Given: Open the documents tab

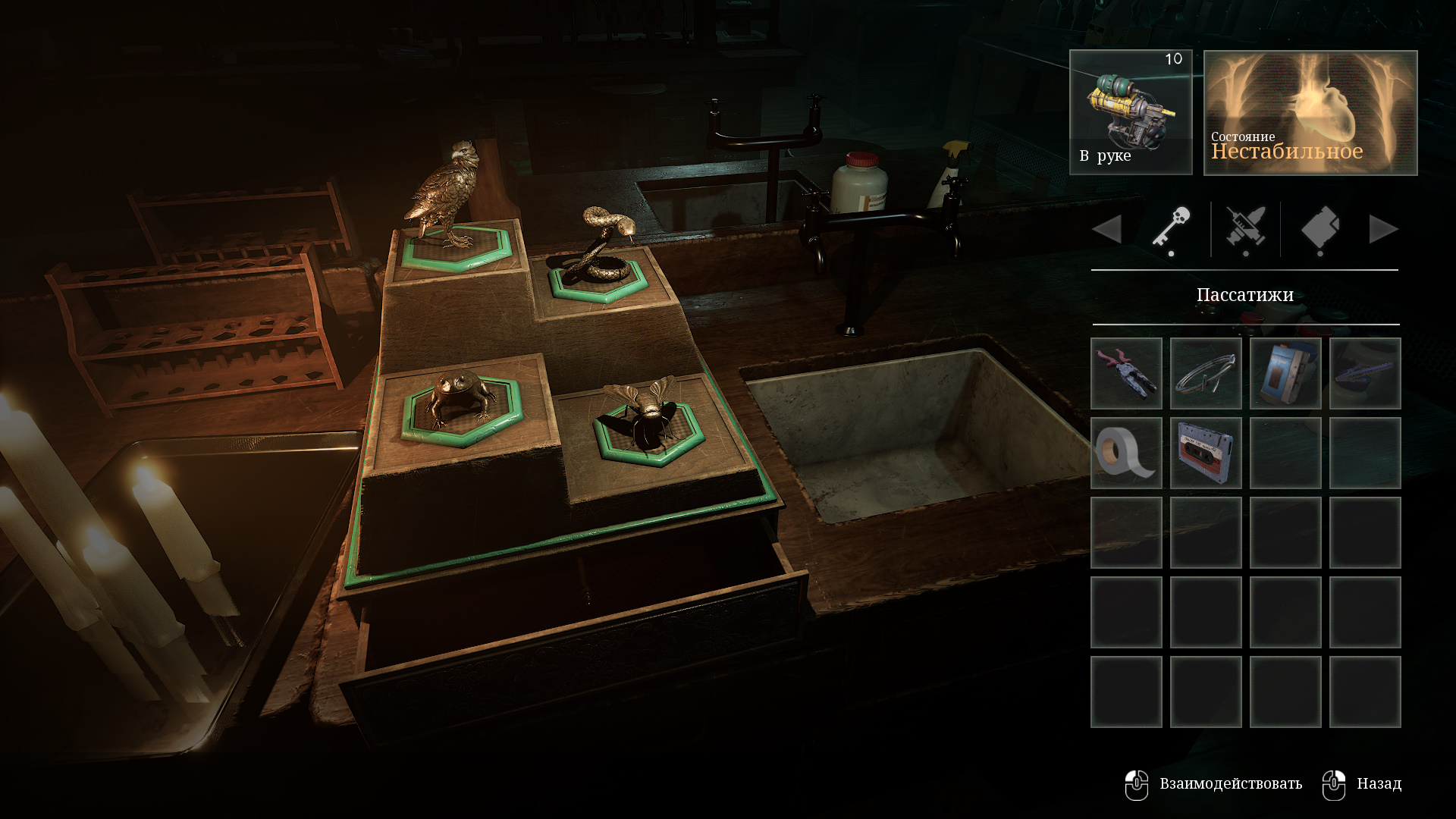Looking at the screenshot, I should tap(1319, 228).
